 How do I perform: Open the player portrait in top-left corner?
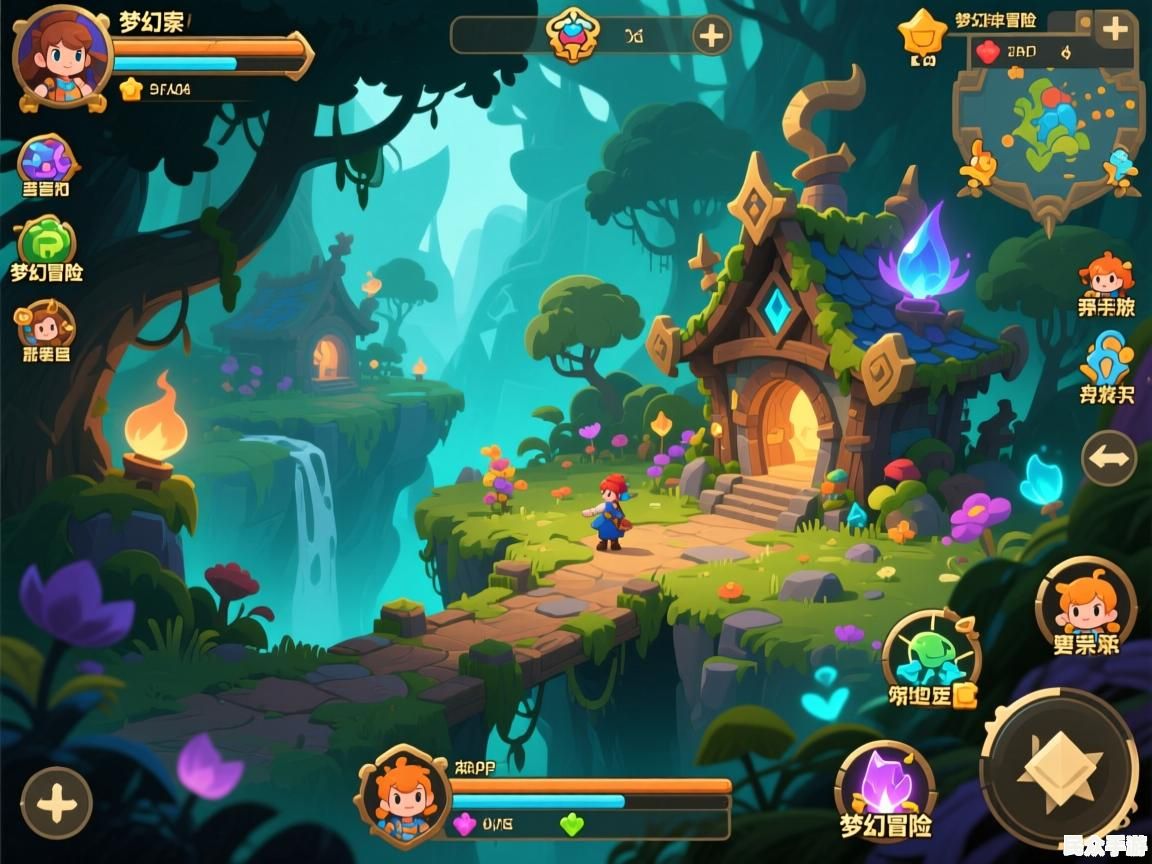[62, 56]
